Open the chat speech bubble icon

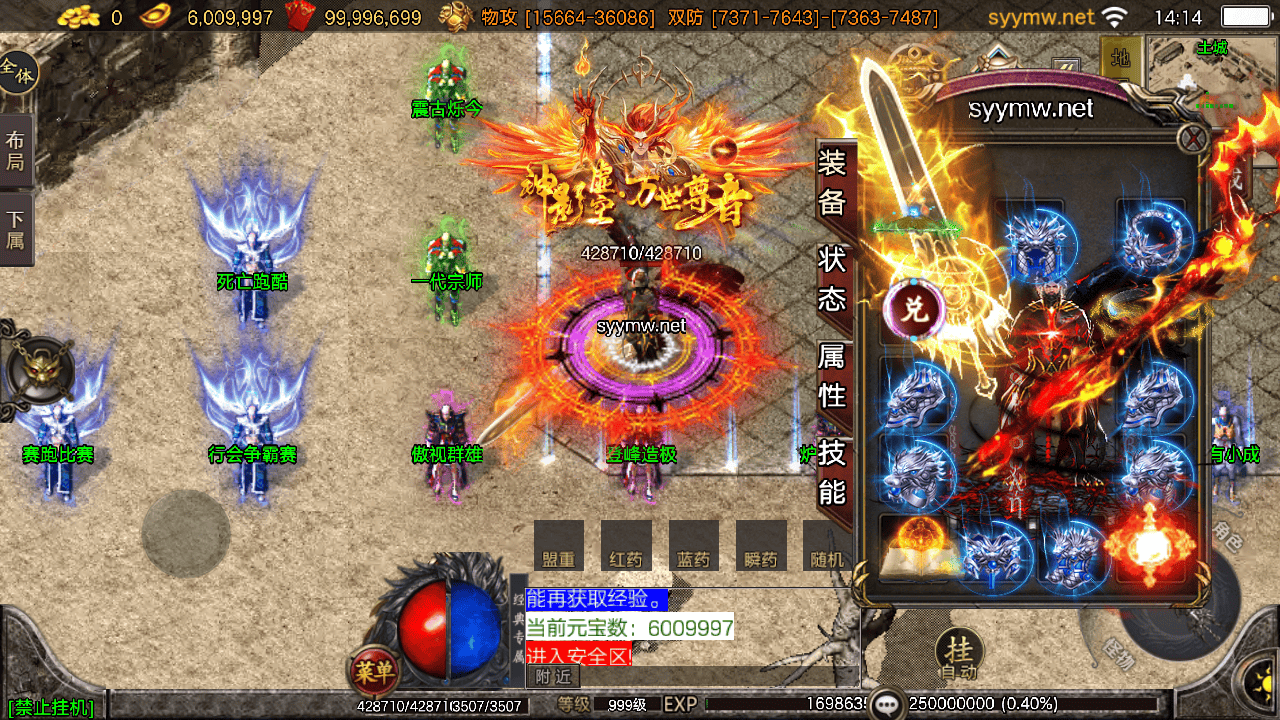point(887,704)
